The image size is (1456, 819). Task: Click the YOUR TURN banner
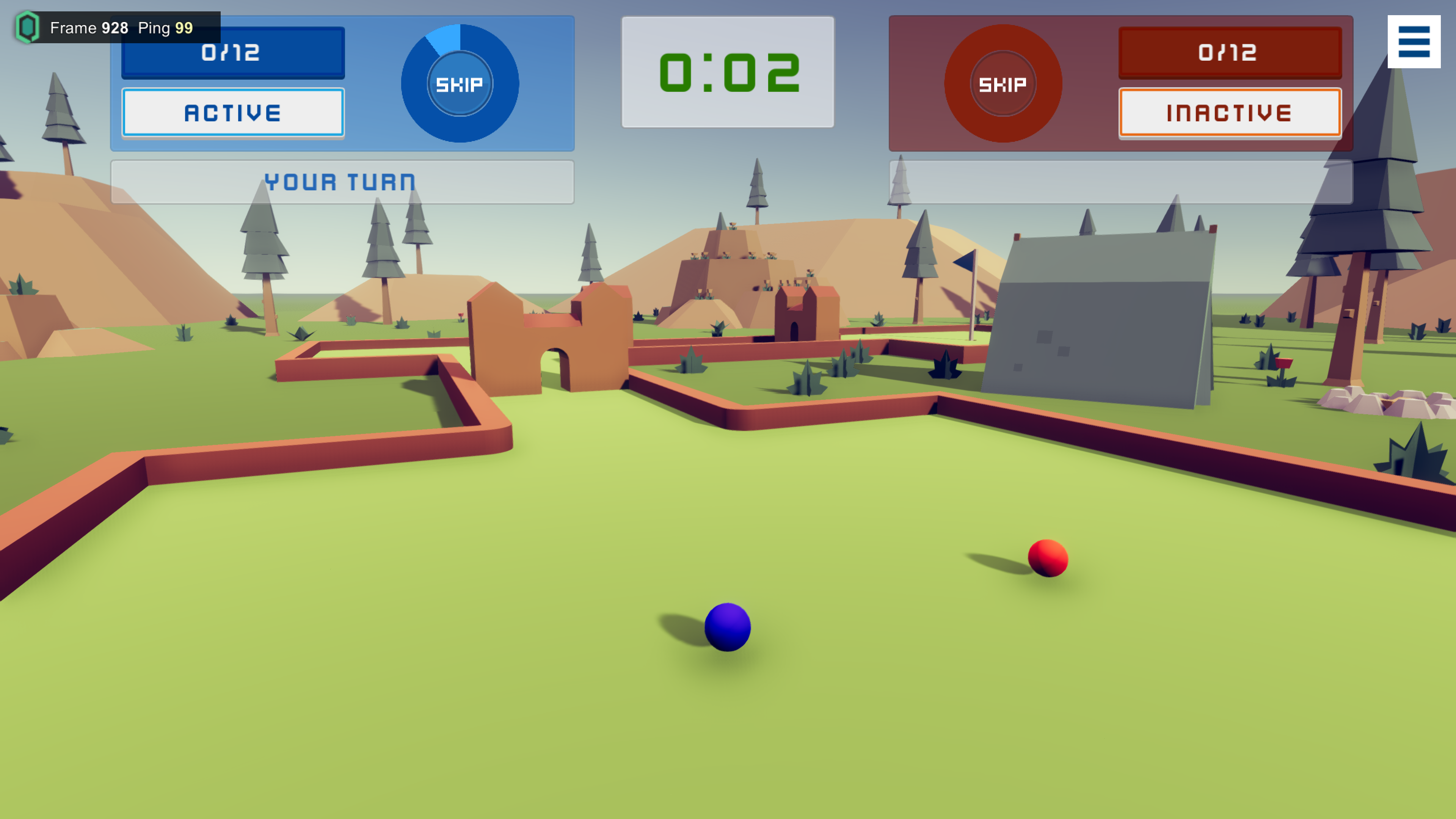(341, 182)
